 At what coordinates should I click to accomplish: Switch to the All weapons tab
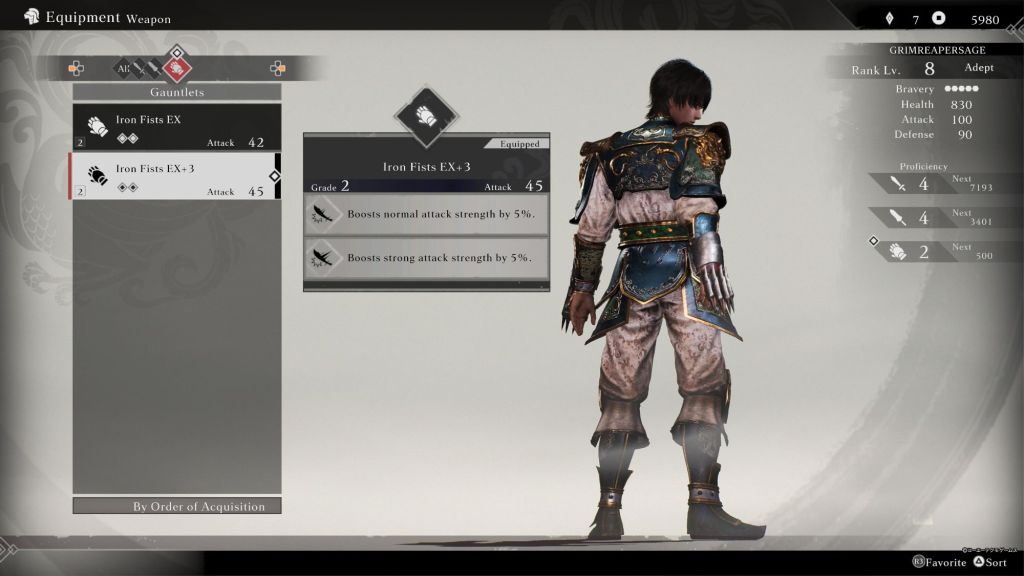click(x=122, y=68)
